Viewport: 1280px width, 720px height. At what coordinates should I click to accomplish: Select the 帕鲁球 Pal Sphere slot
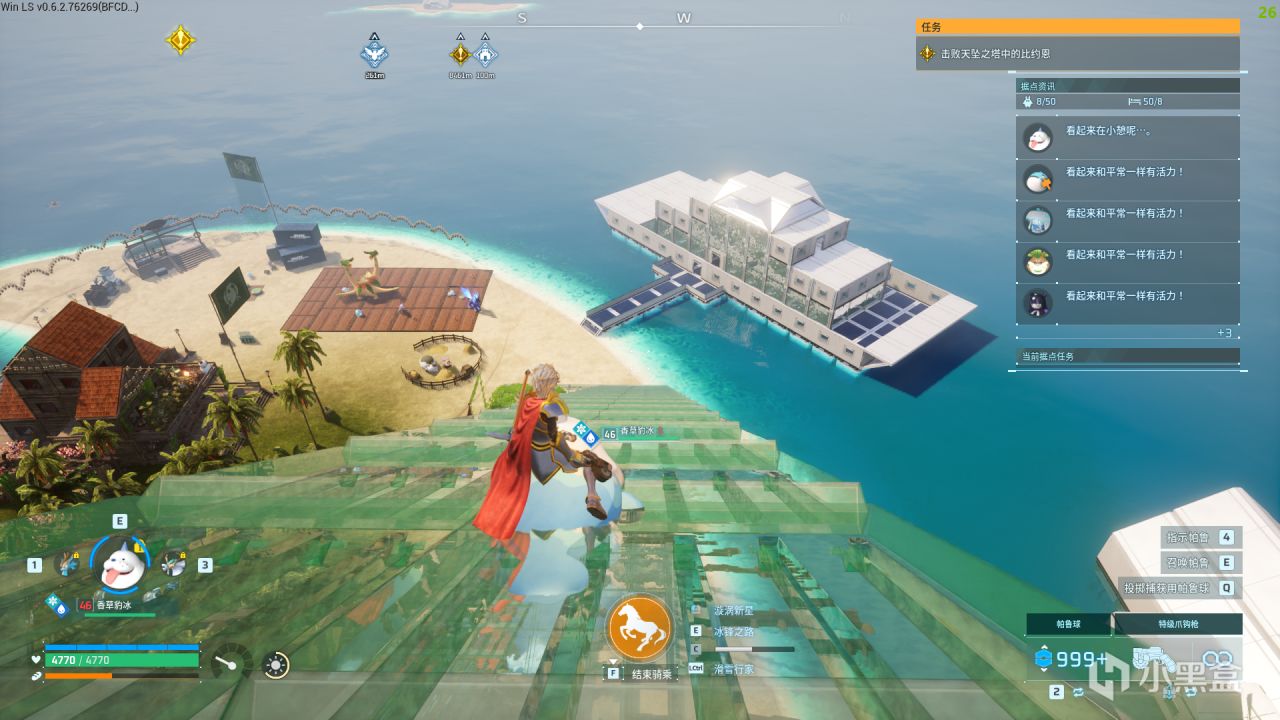coord(1068,624)
